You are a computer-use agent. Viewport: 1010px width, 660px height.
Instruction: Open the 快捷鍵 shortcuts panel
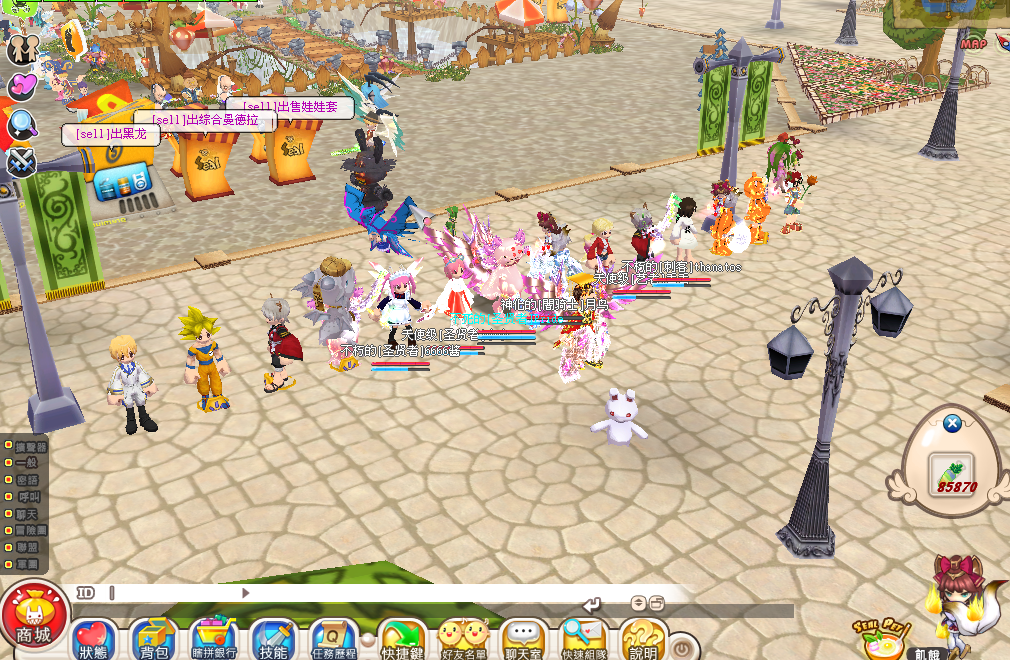[x=403, y=640]
